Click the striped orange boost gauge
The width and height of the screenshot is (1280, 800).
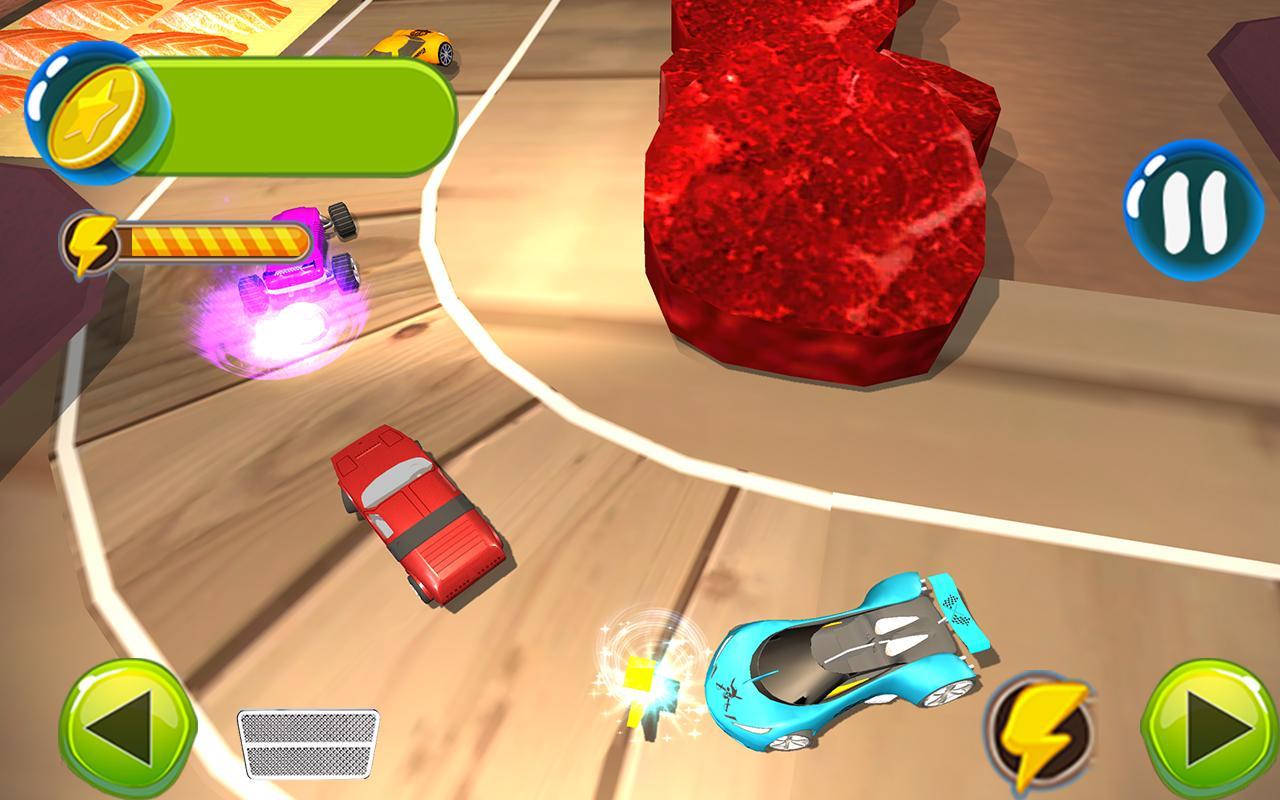215,238
